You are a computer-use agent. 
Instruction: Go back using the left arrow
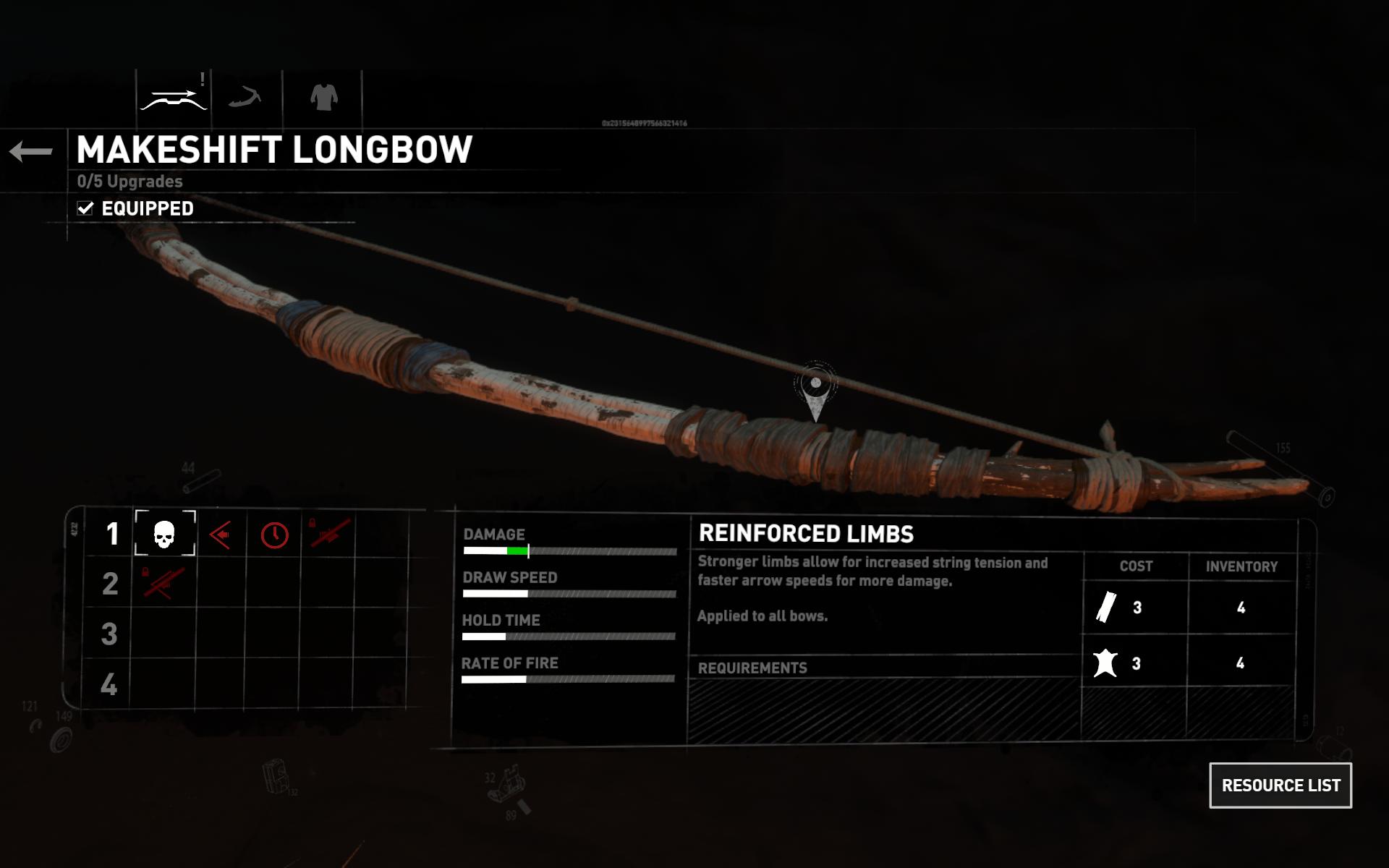(31, 151)
